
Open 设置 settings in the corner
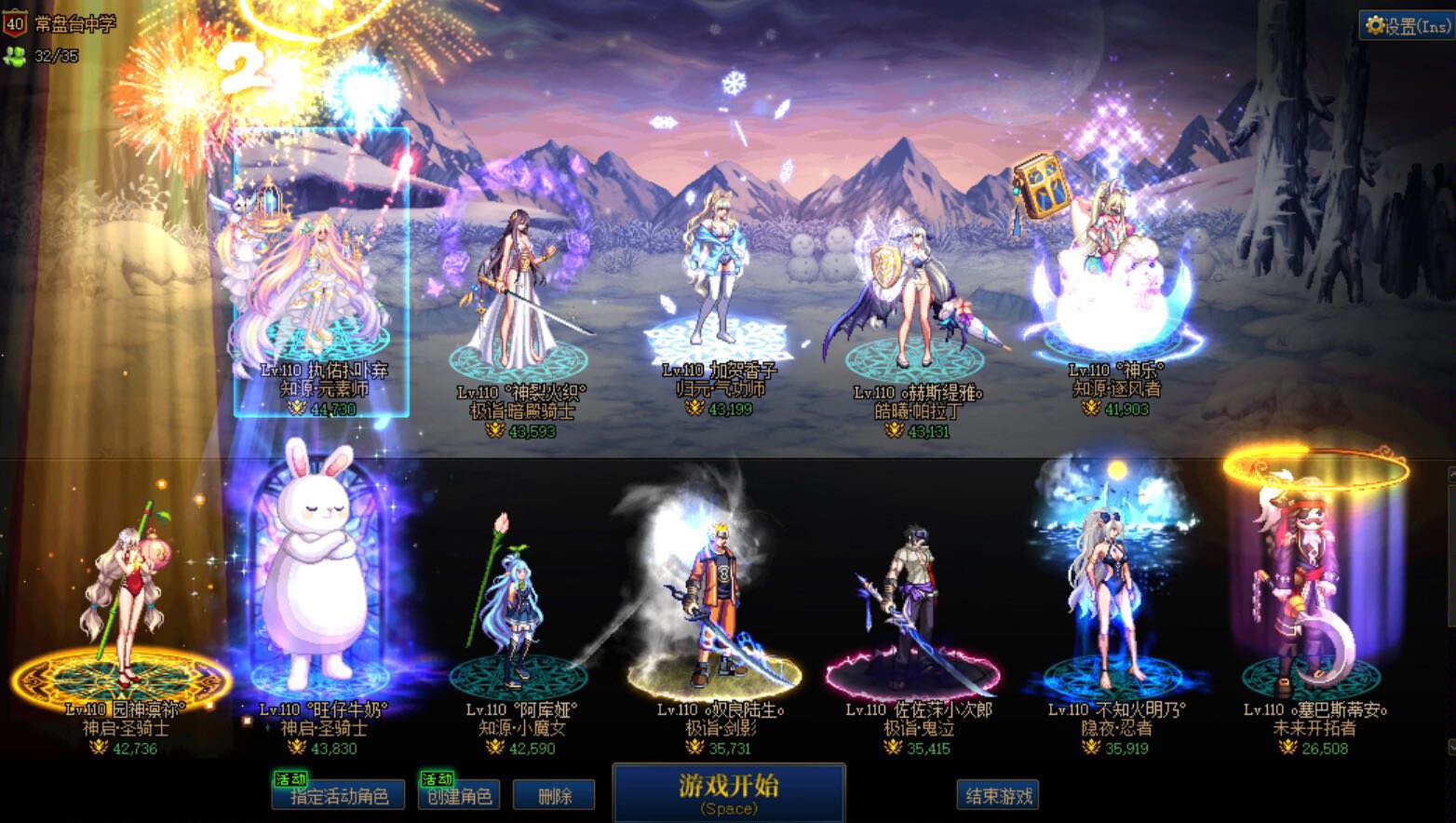(1406, 26)
